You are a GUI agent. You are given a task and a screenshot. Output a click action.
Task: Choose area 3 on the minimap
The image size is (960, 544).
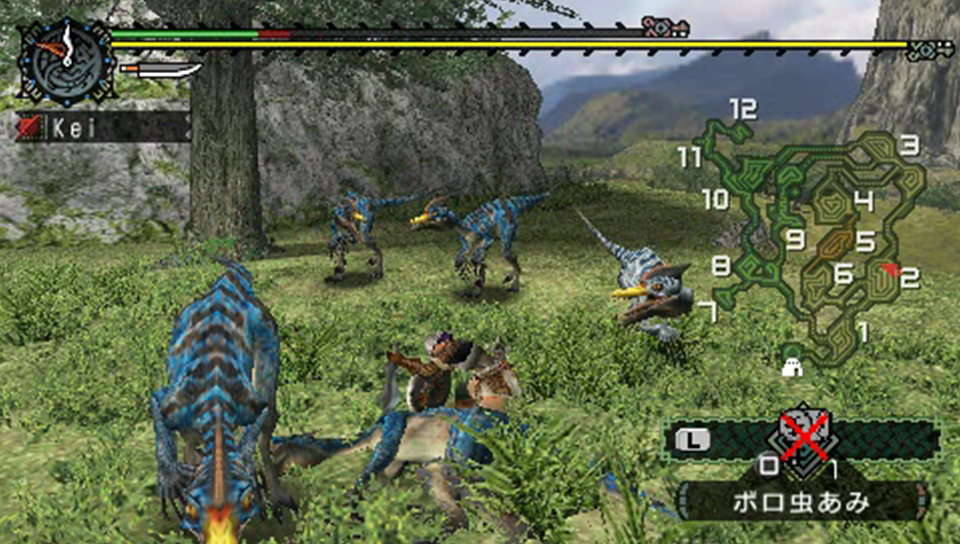click(x=908, y=146)
